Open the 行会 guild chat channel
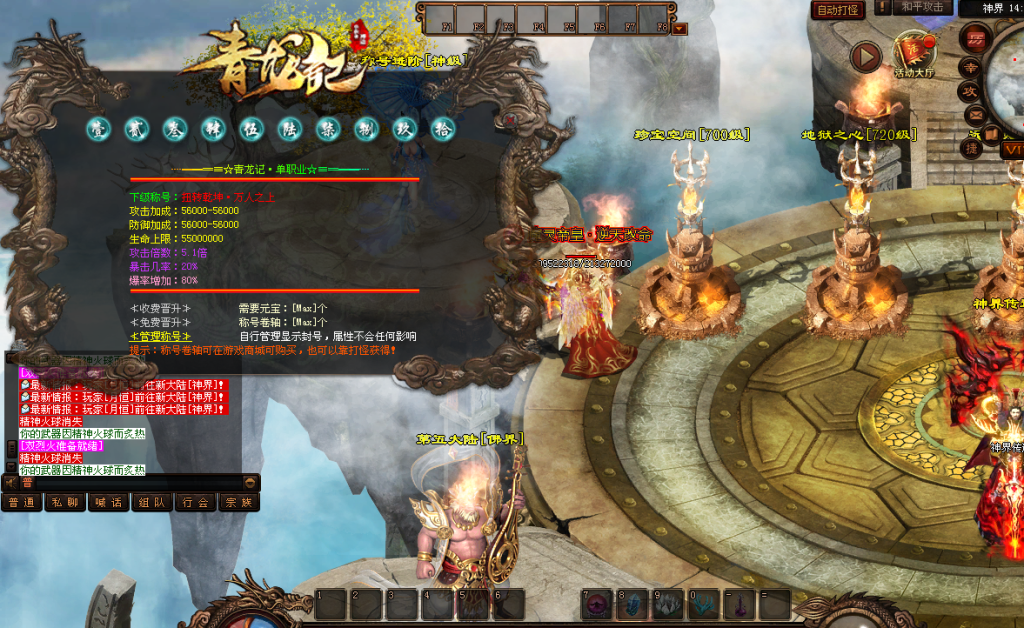This screenshot has width=1024, height=628. 195,502
